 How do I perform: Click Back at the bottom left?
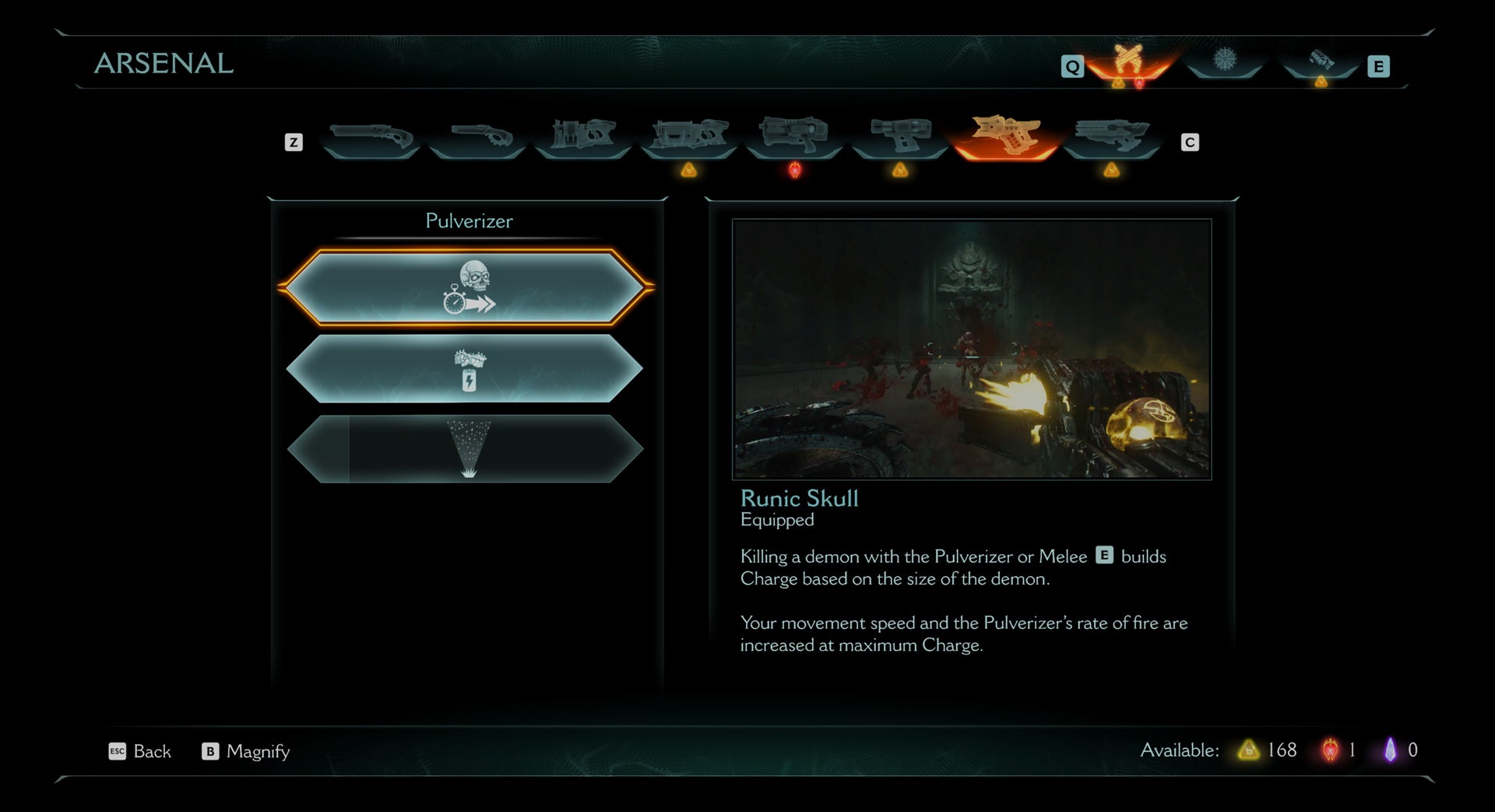coord(151,751)
